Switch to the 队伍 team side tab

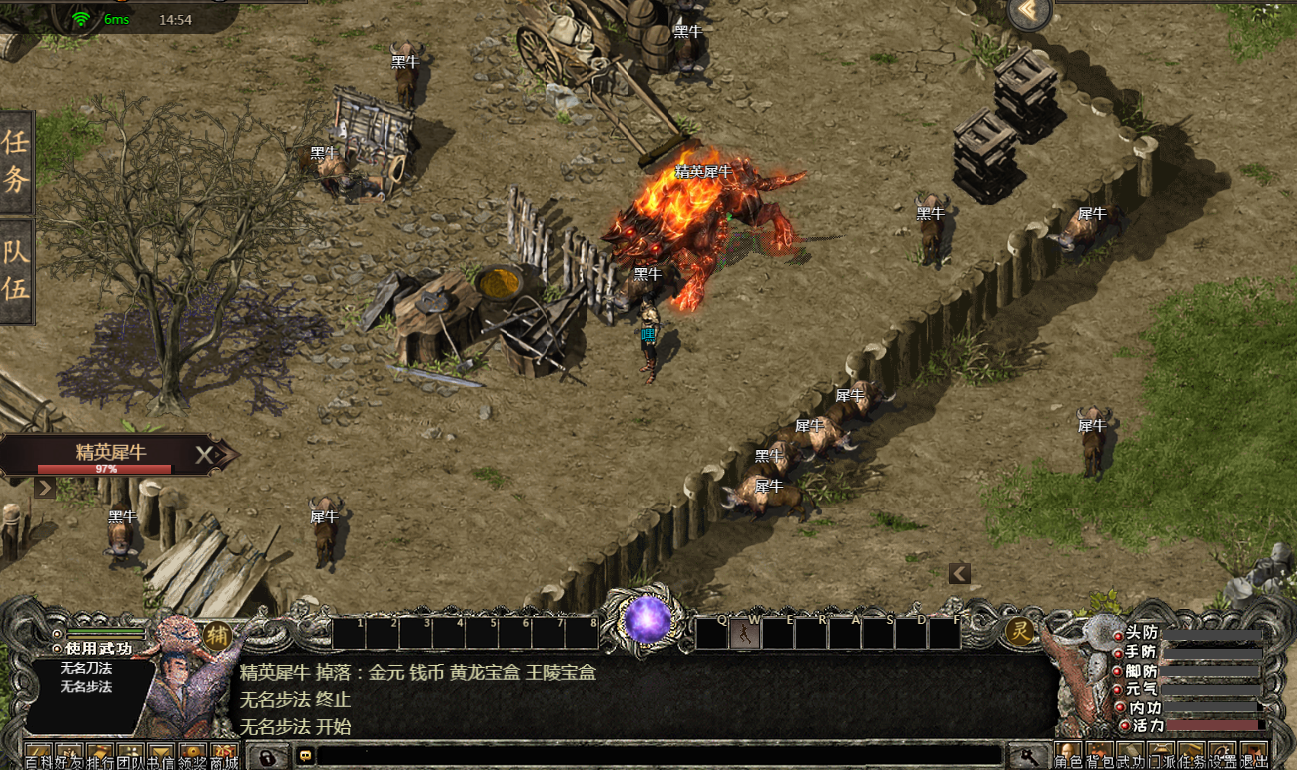pyautogui.click(x=17, y=270)
